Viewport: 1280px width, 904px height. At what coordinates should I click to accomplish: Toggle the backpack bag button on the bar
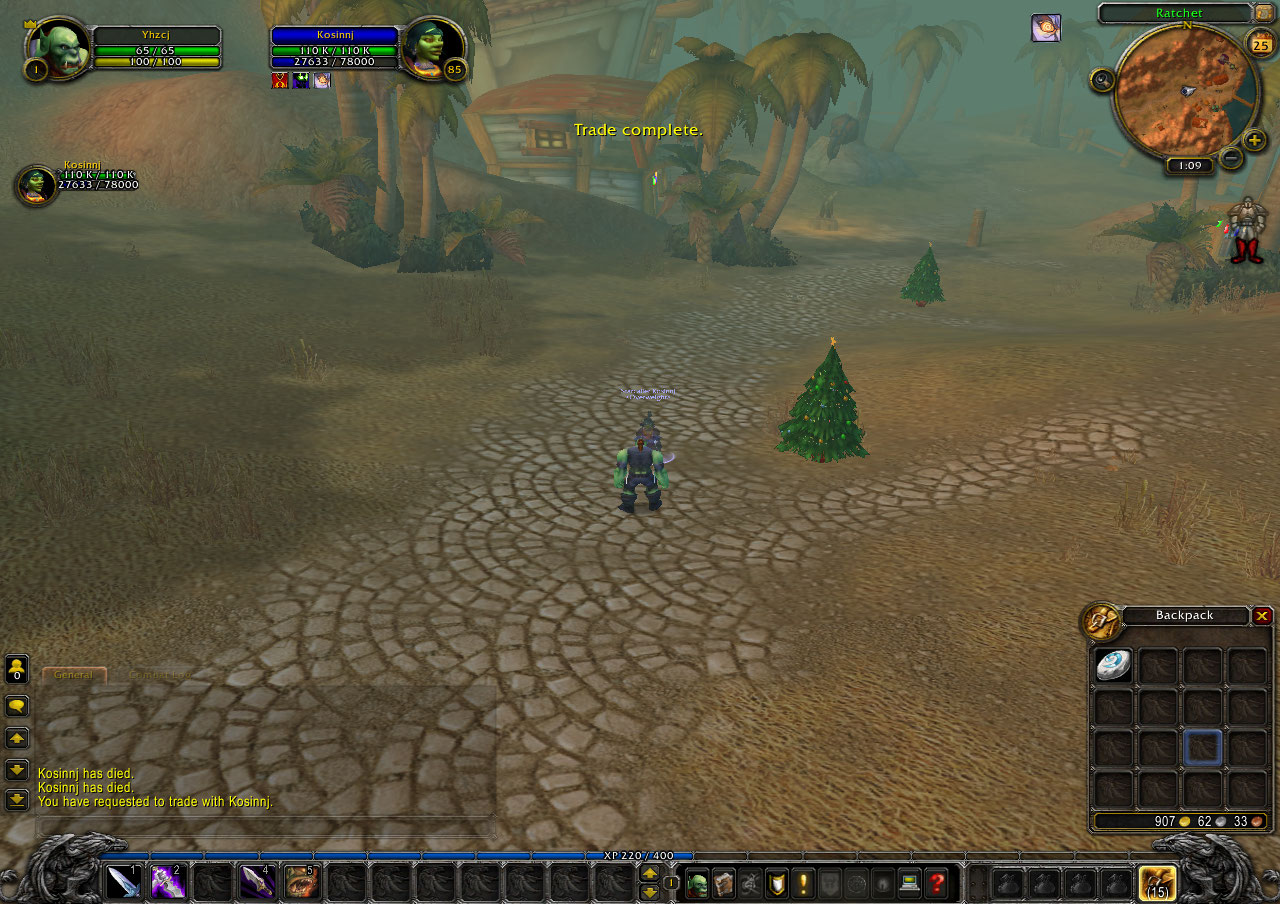(x=1158, y=884)
